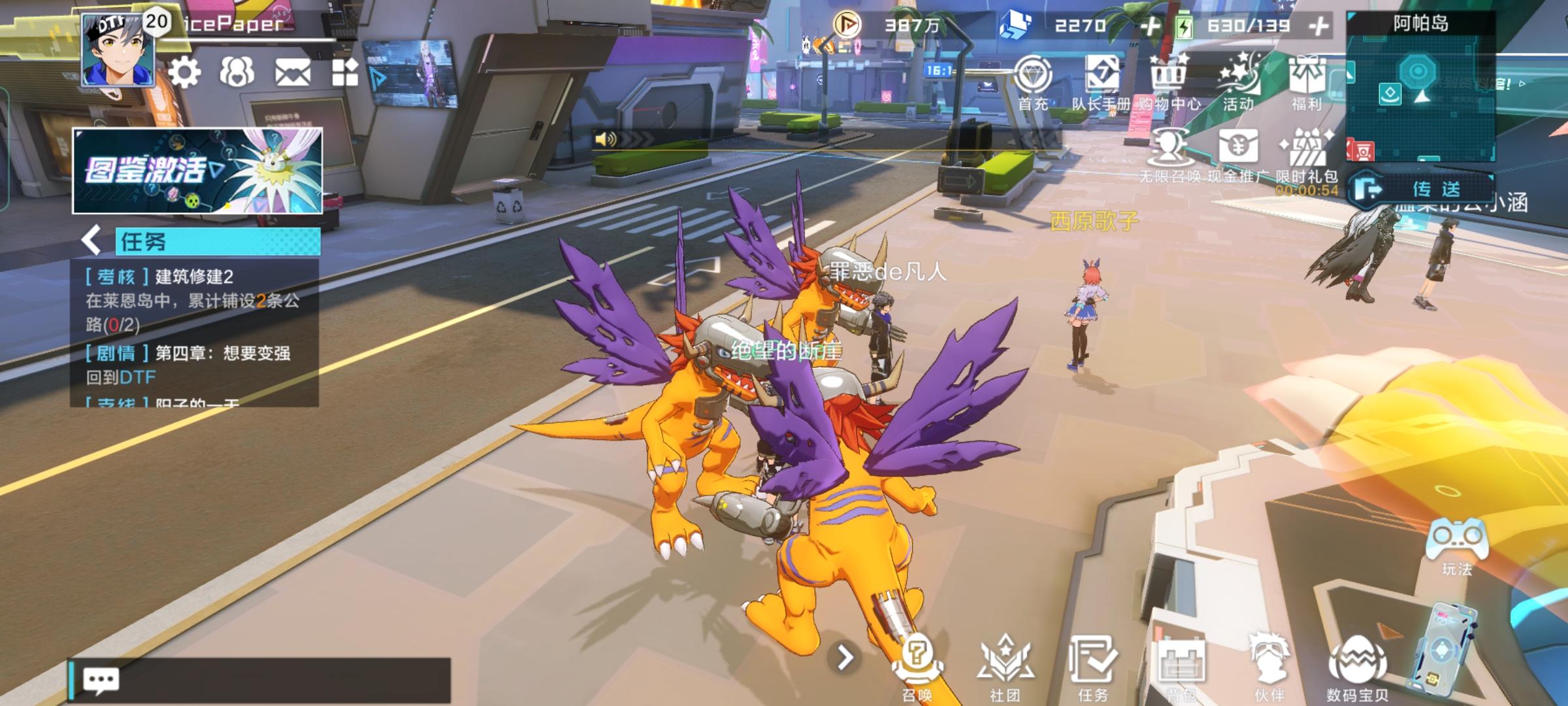Open the mail envelope icon
The width and height of the screenshot is (1568, 706).
pos(292,73)
